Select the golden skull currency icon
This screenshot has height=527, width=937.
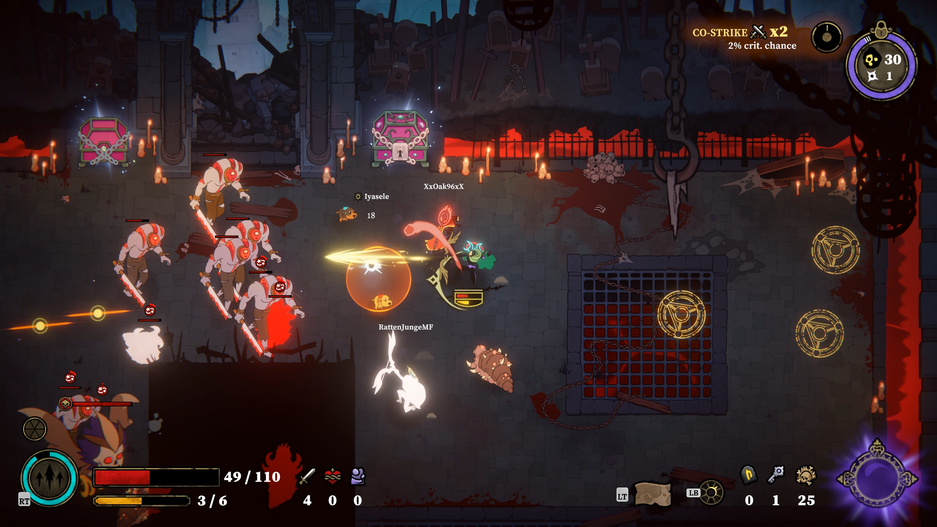click(805, 475)
